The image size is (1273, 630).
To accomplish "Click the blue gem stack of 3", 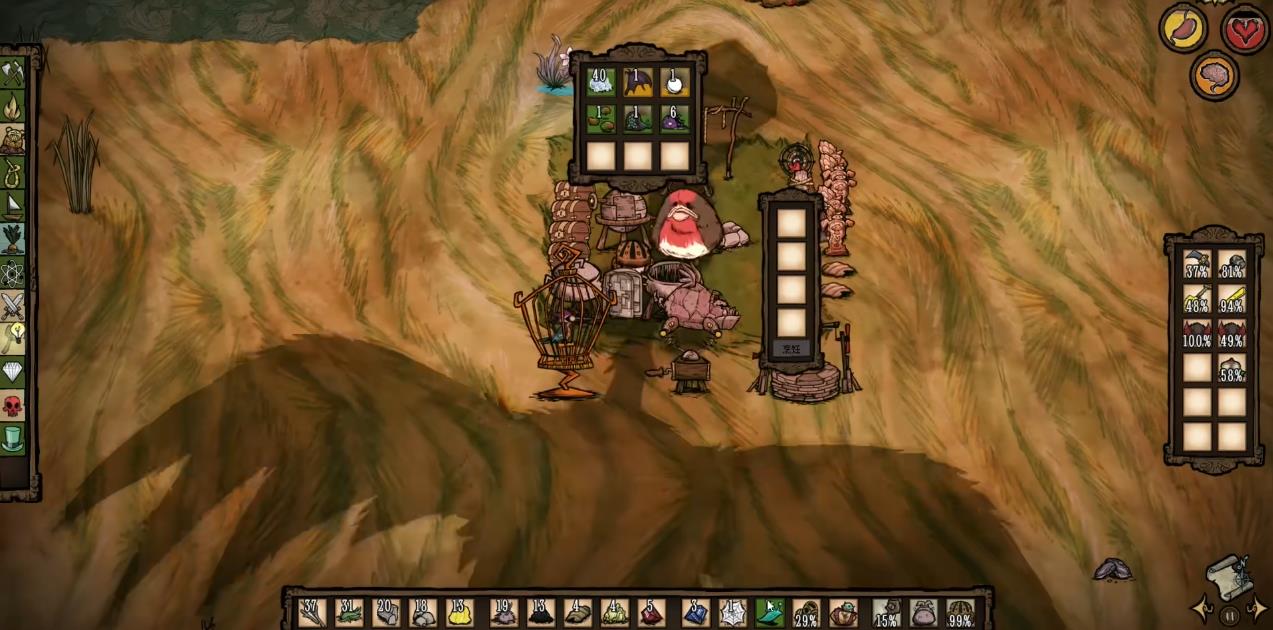I will [x=695, y=612].
